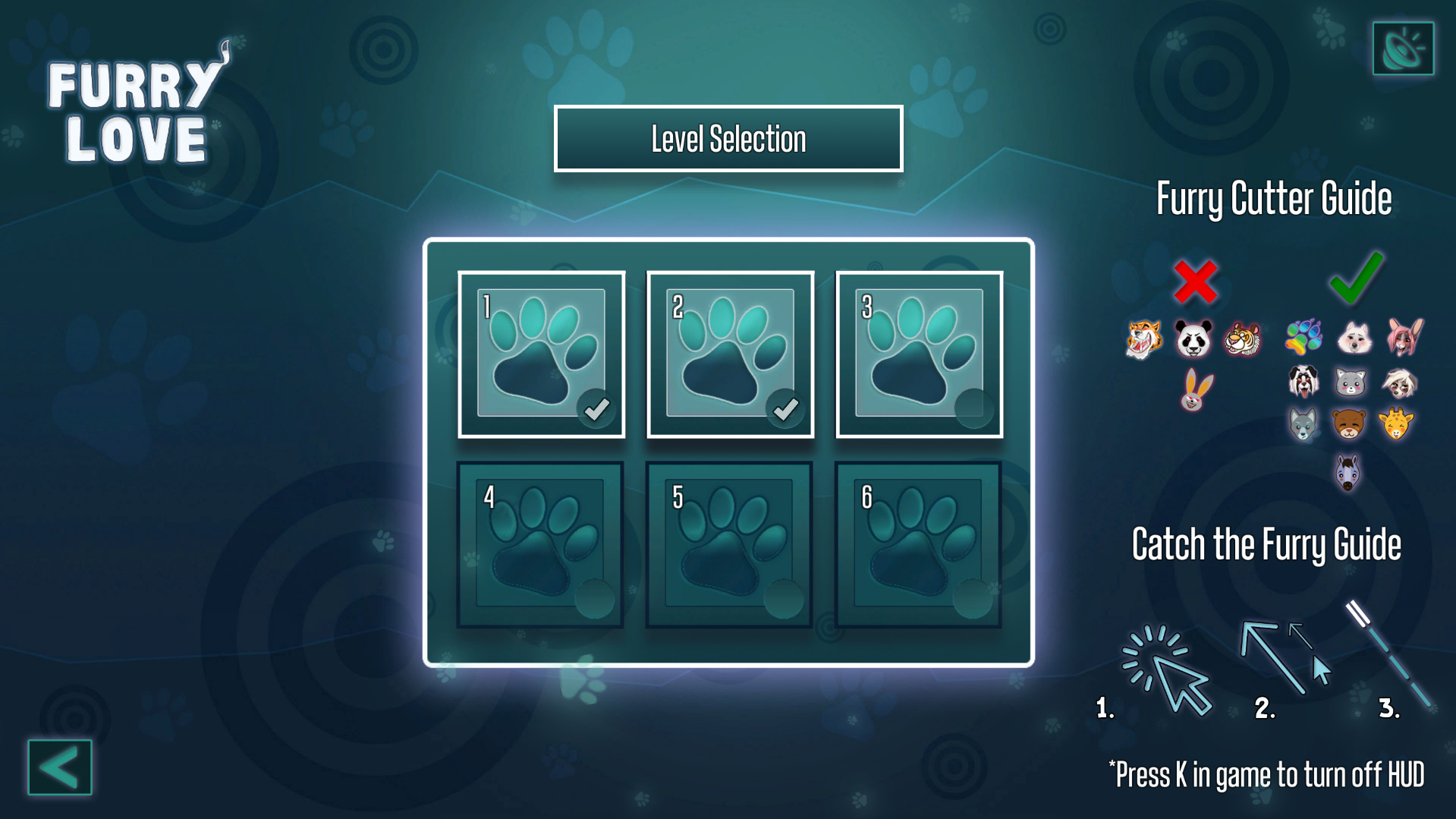Open level 3 from Level Selection

(x=918, y=354)
